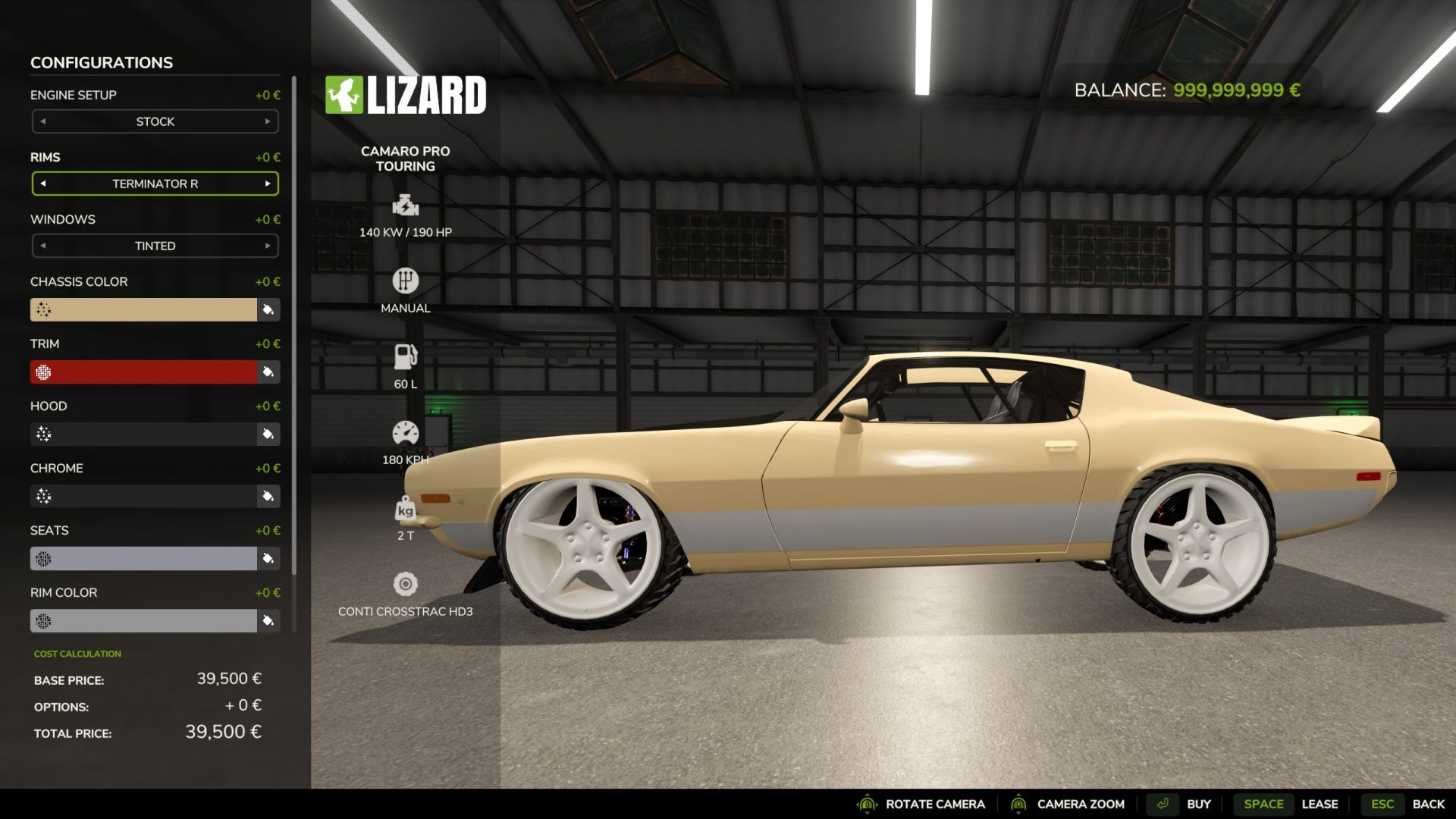Click the rim color paint bucket icon
The width and height of the screenshot is (1456, 819).
(x=268, y=620)
